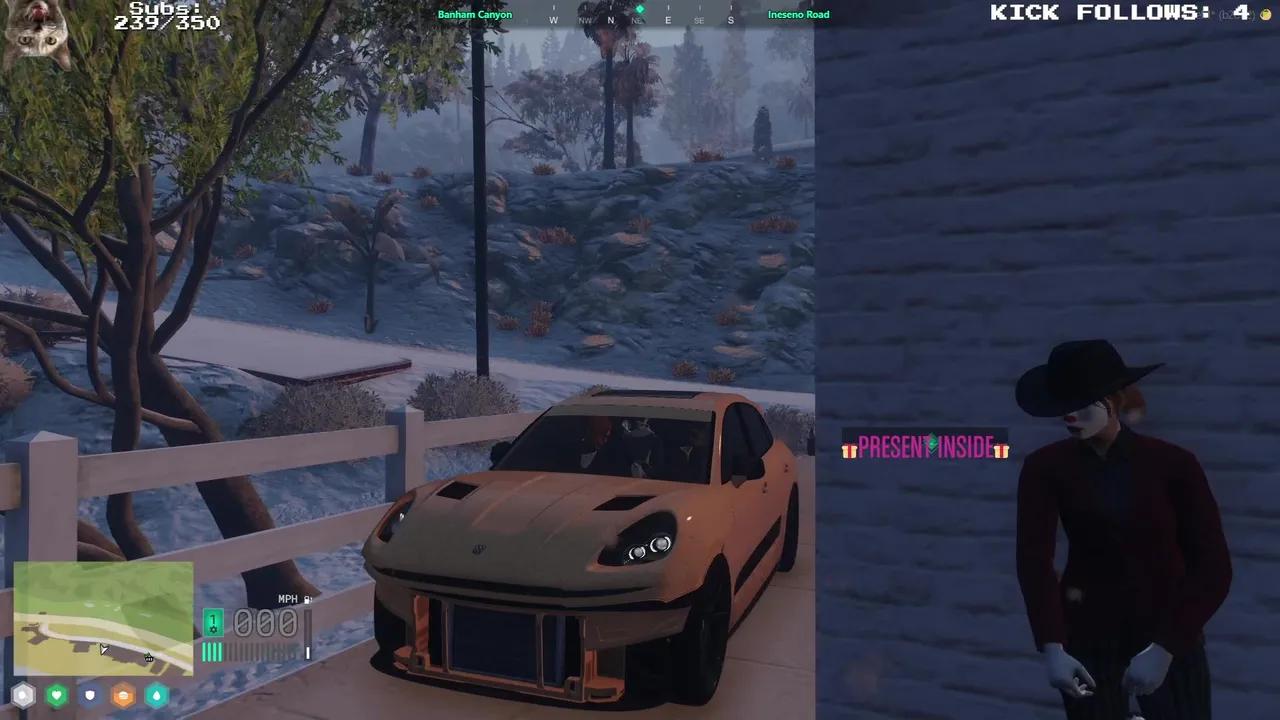Select the white hexagon voice status icon
Screen dimensions: 1280x720
[23, 694]
